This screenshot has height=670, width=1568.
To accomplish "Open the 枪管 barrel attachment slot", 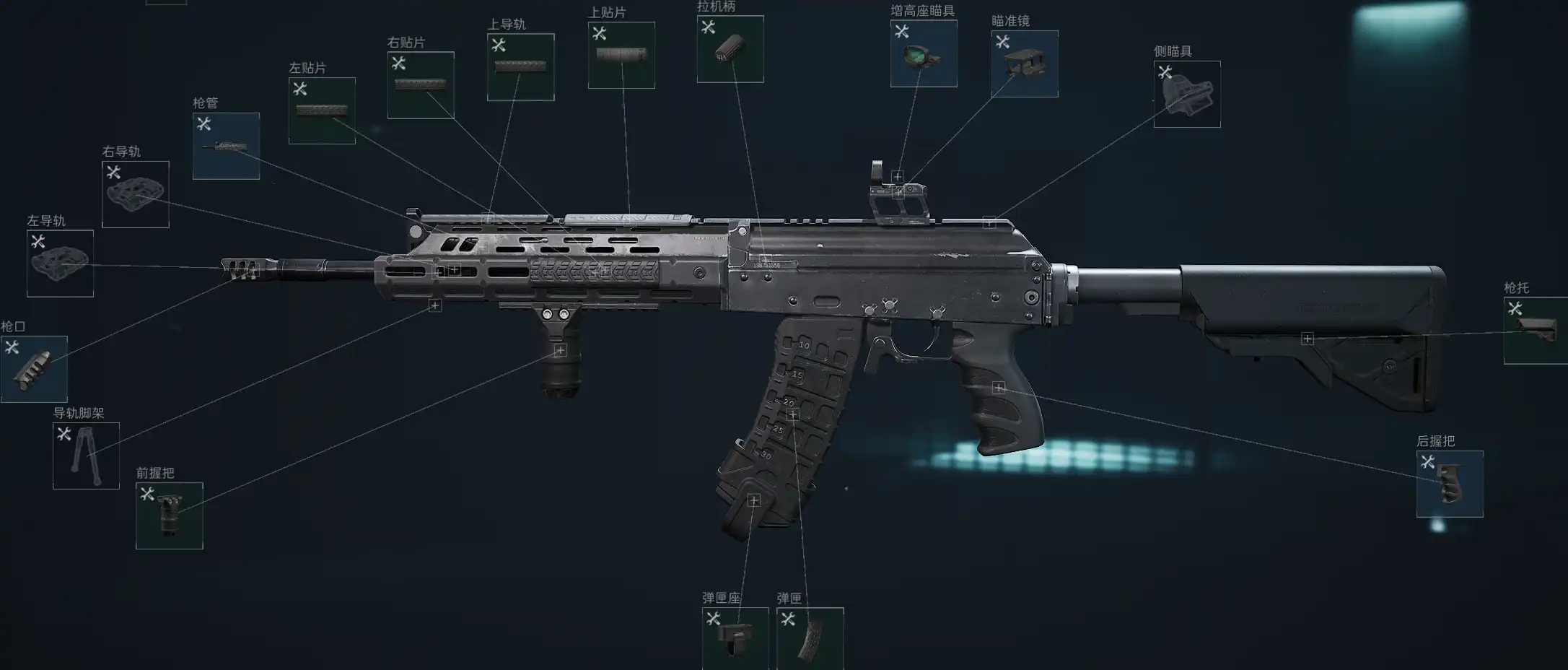I will pyautogui.click(x=226, y=146).
